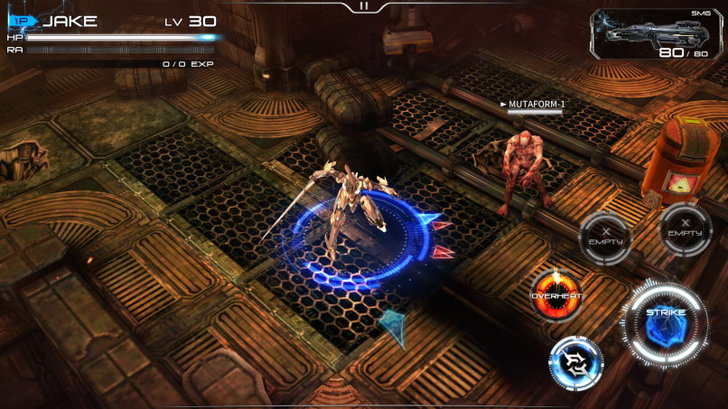
Task: Activate the Overheat skill
Action: [x=556, y=296]
